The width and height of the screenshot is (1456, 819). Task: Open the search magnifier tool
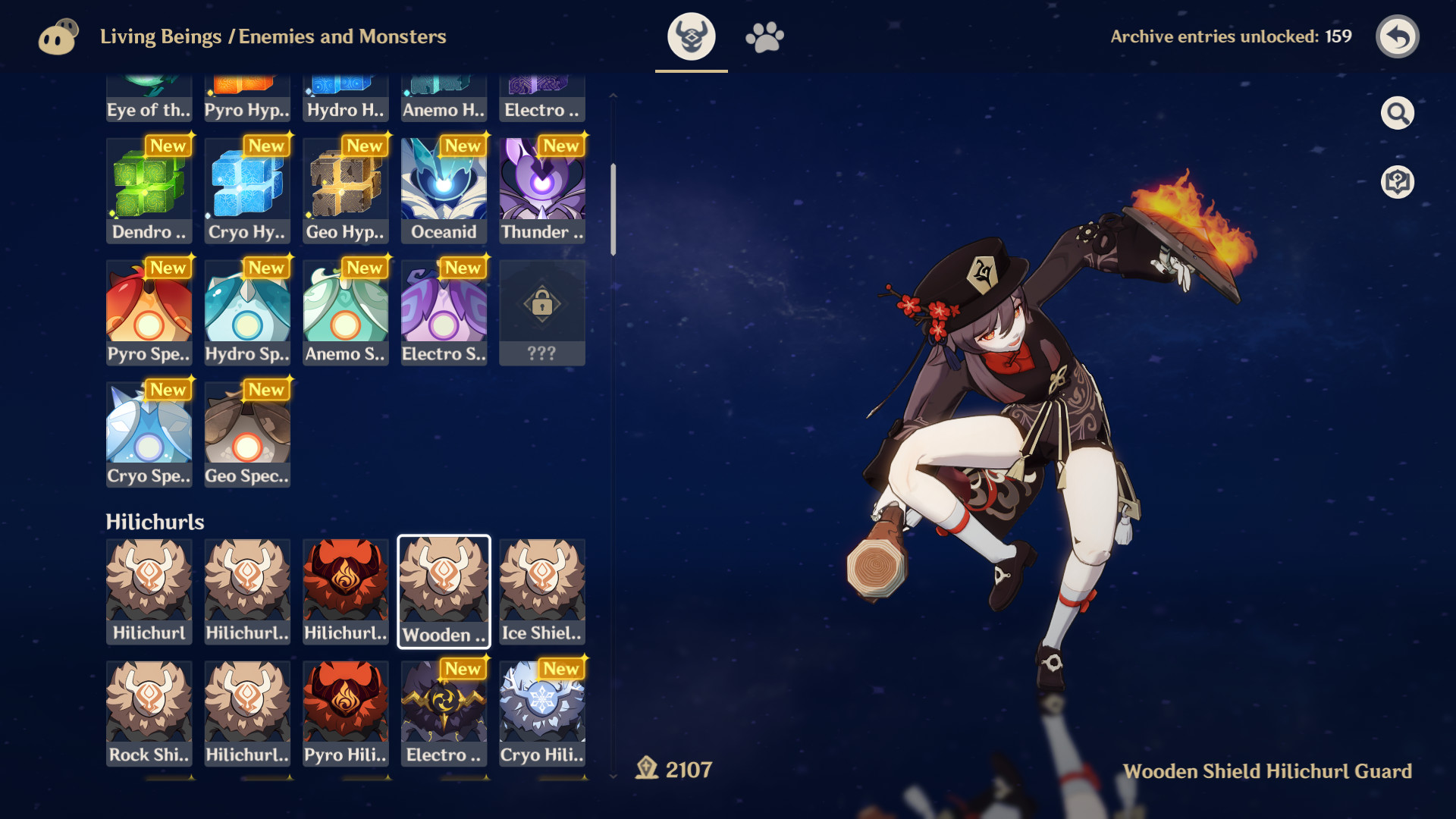(x=1398, y=112)
